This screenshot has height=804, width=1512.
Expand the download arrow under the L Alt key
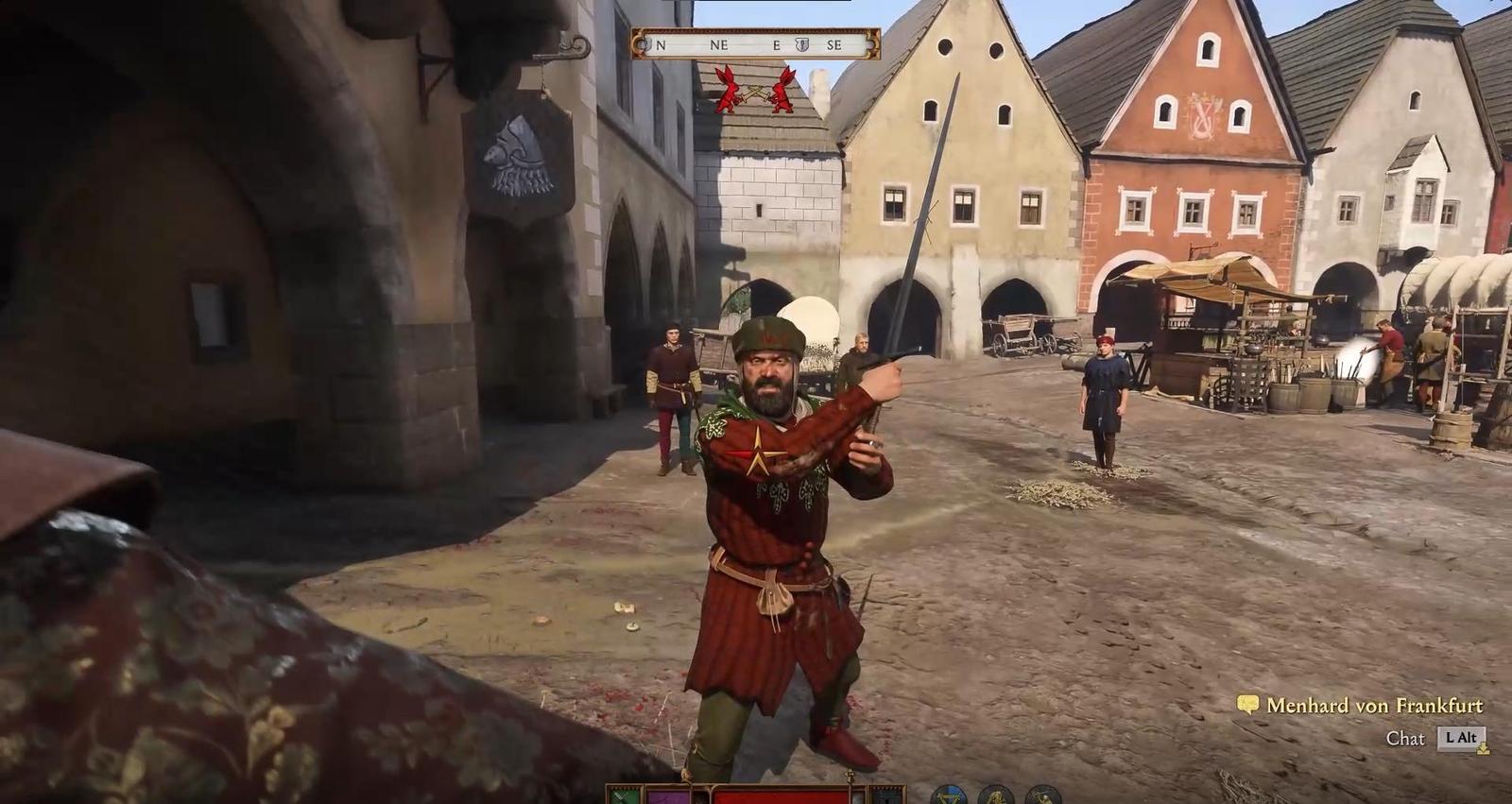1484,749
